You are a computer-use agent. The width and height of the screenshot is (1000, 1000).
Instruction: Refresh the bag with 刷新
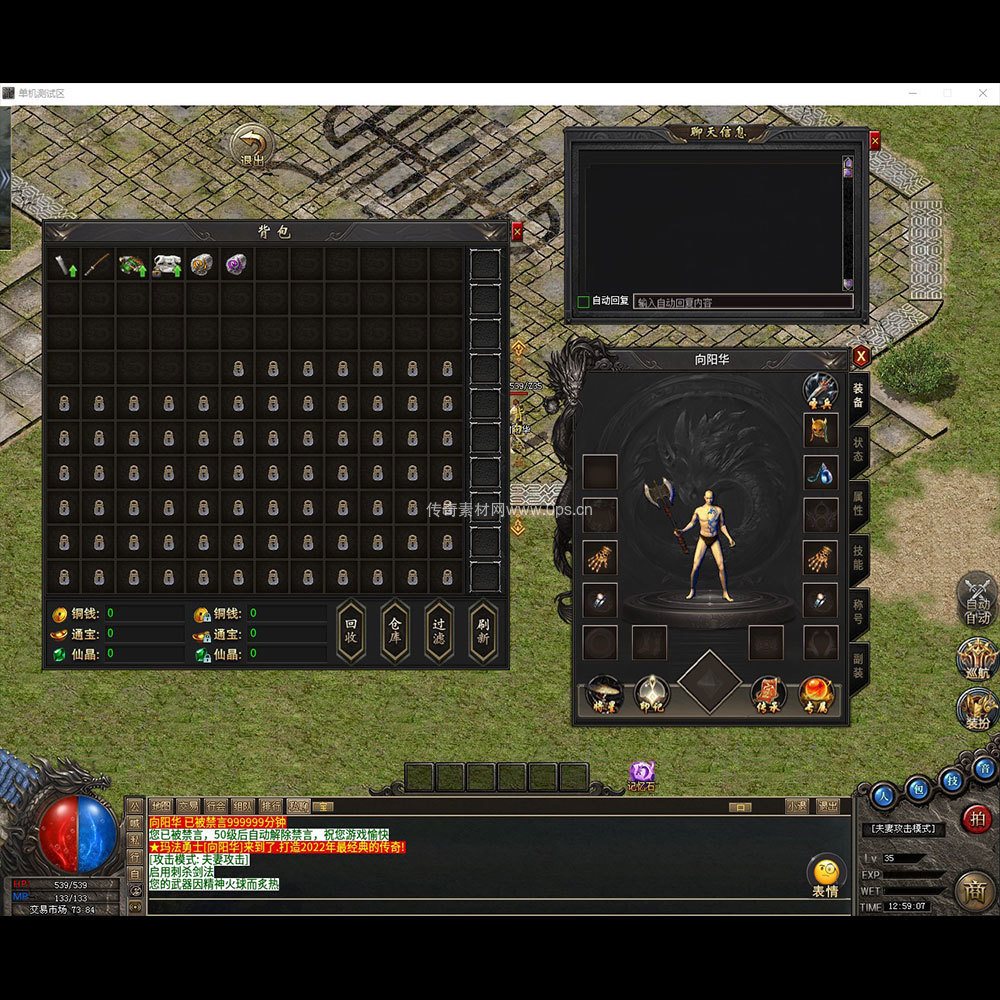[x=483, y=631]
